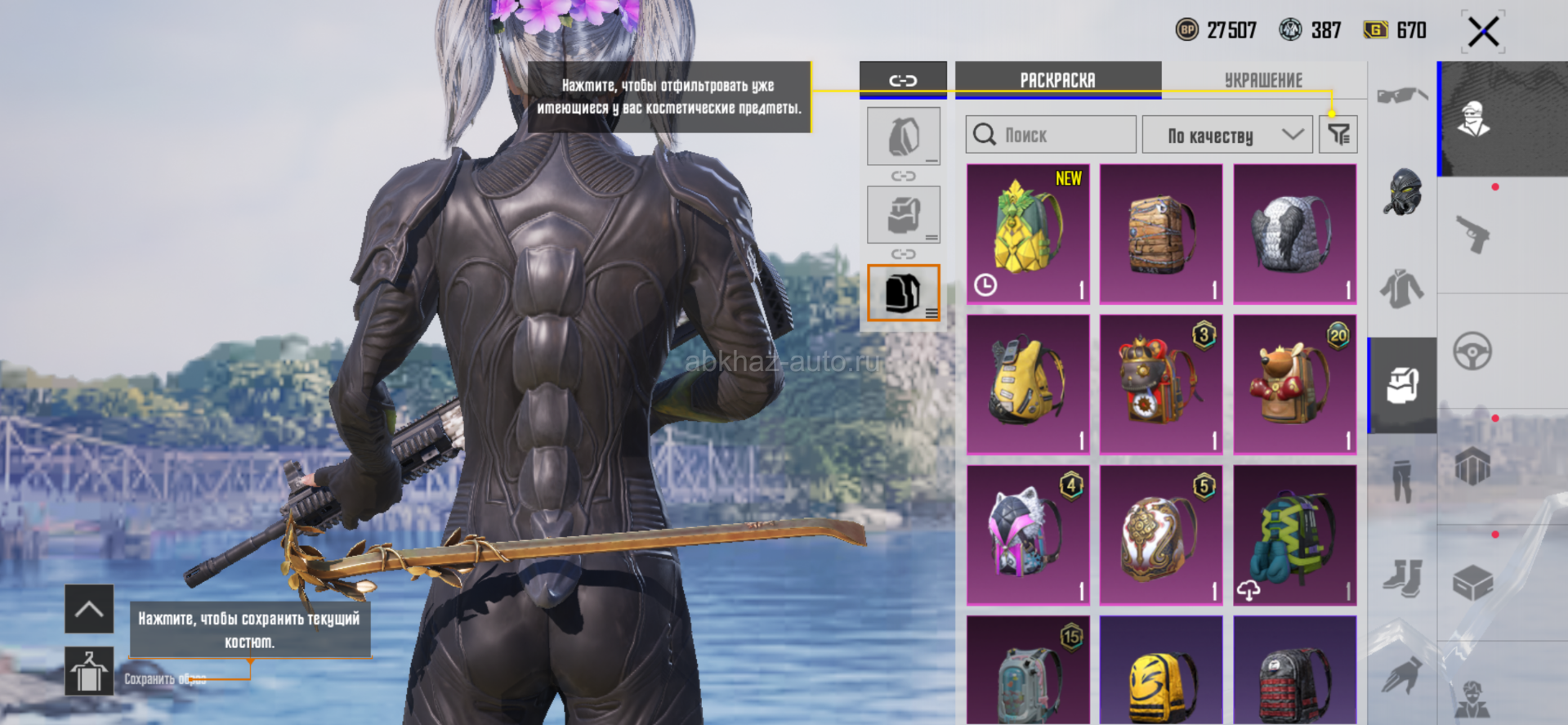
Task: Select the pineapple backpack marked NEW
Action: tap(1028, 233)
